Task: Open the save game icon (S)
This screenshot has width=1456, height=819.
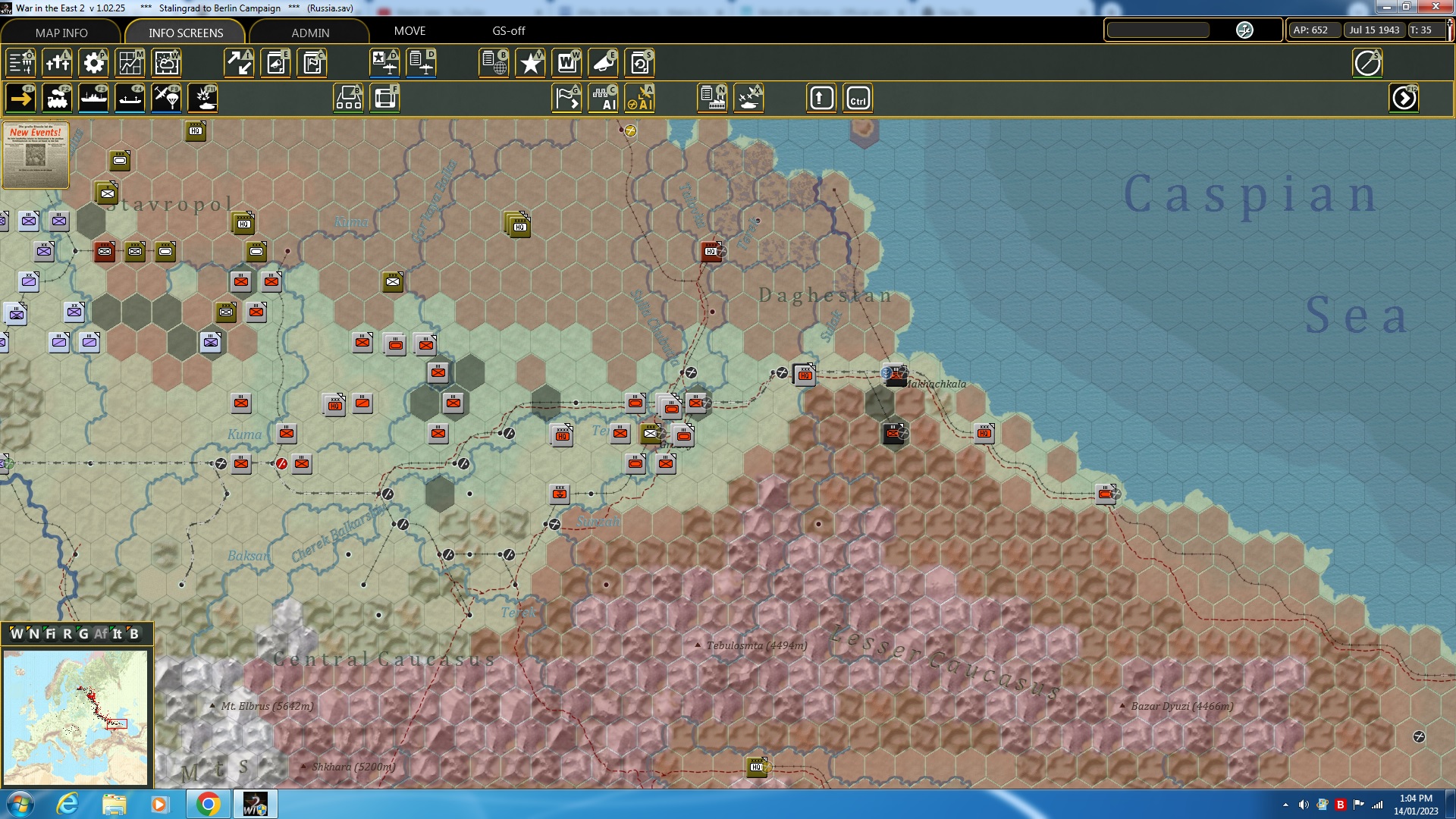Action: point(639,63)
